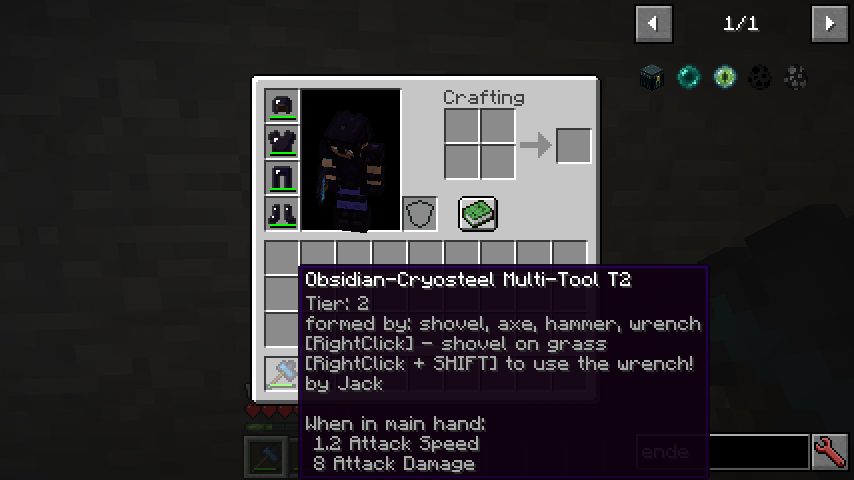Select the equipped leggings slot
Viewport: 854px width, 480px height.
(282, 178)
